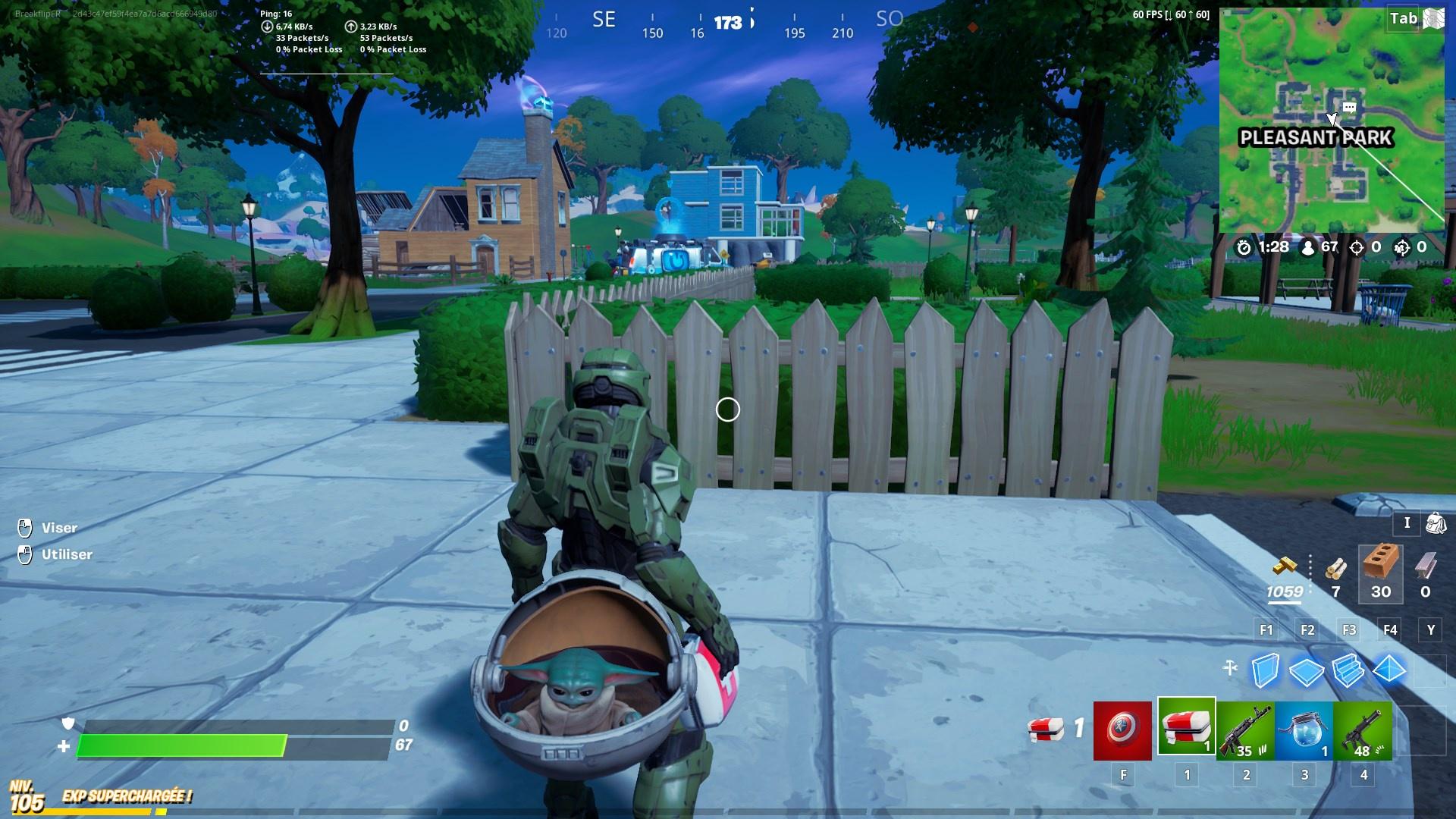The image size is (1456, 819).
Task: Click the eliminations crosshair icon
Action: tap(1357, 246)
